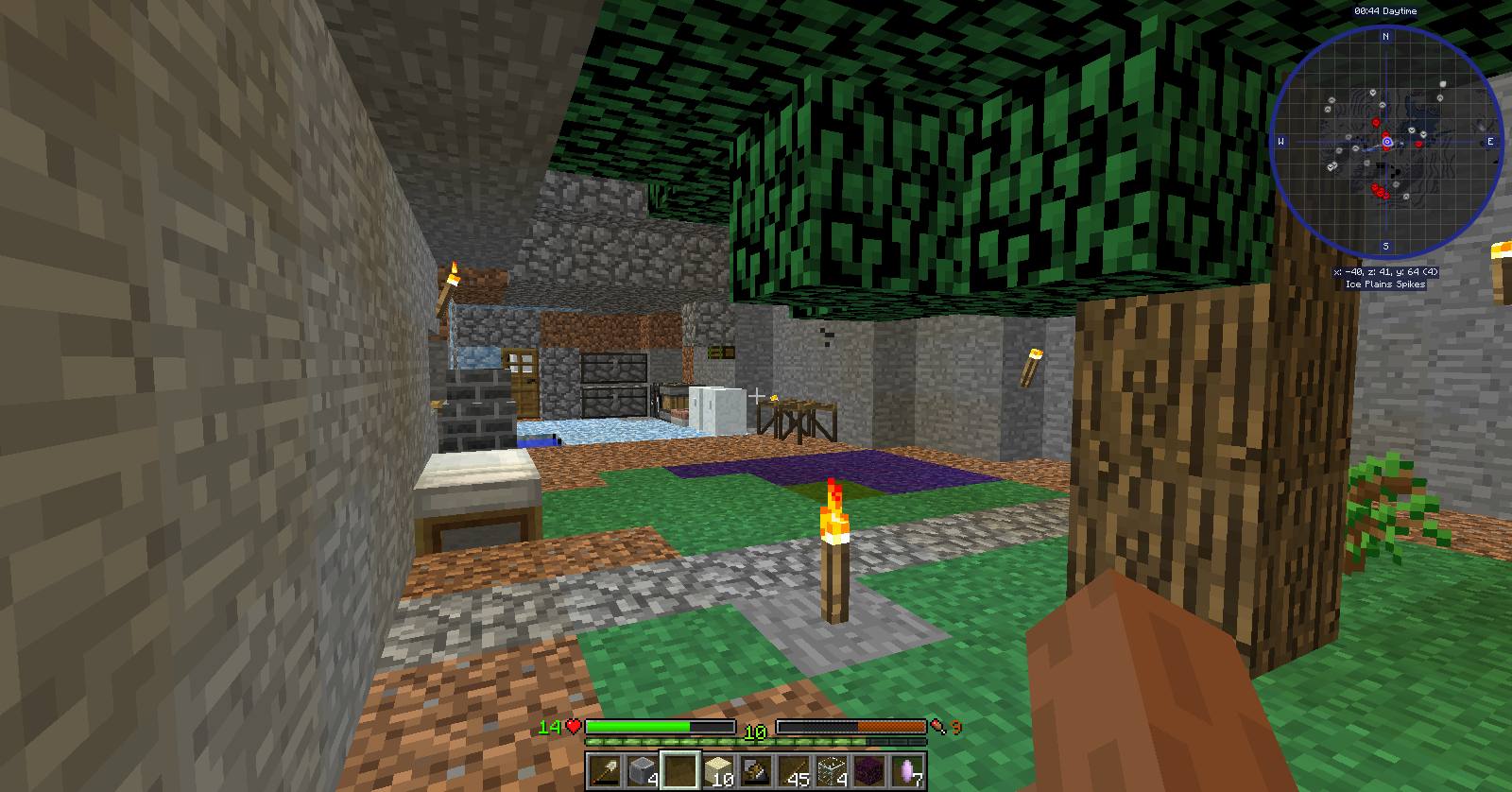Click a red mob dot on the minimap
The width and height of the screenshot is (1512, 792).
pyautogui.click(x=1375, y=122)
